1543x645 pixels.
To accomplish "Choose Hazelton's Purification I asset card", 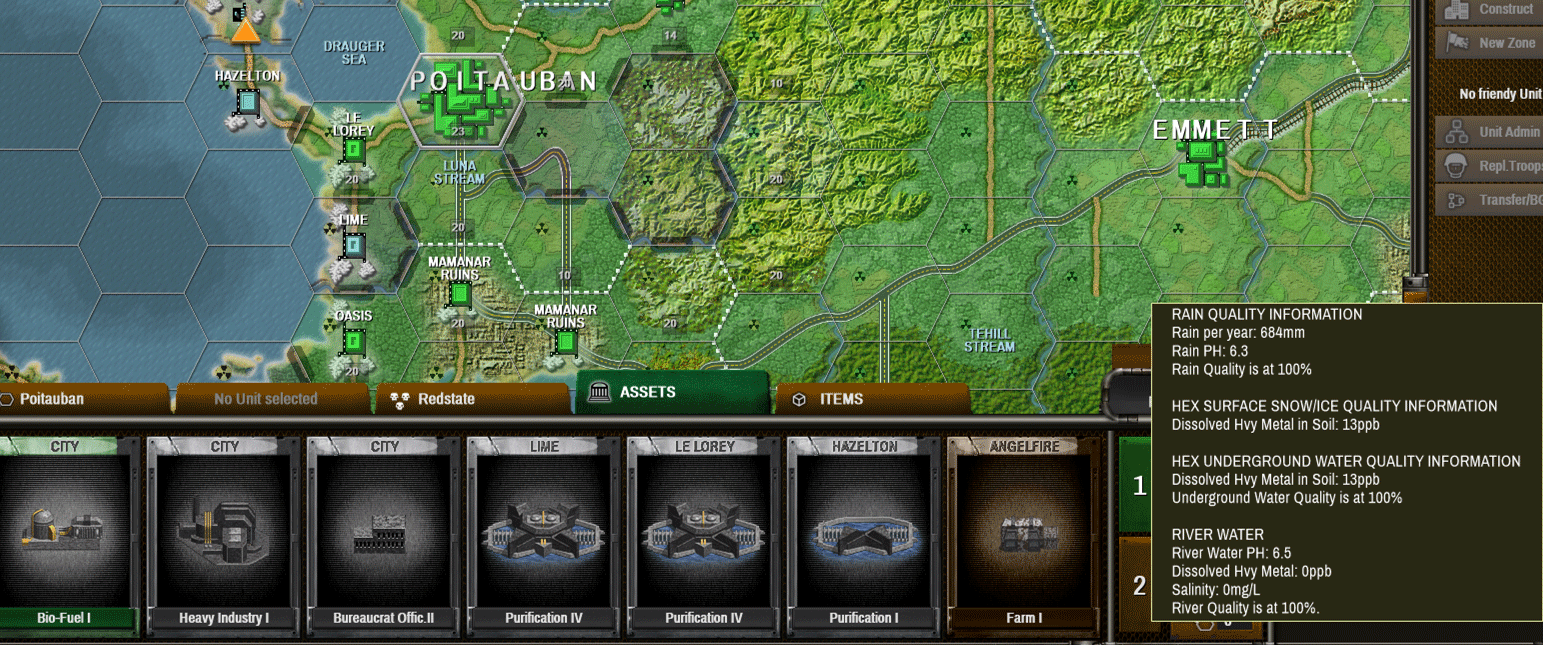I will pos(864,535).
